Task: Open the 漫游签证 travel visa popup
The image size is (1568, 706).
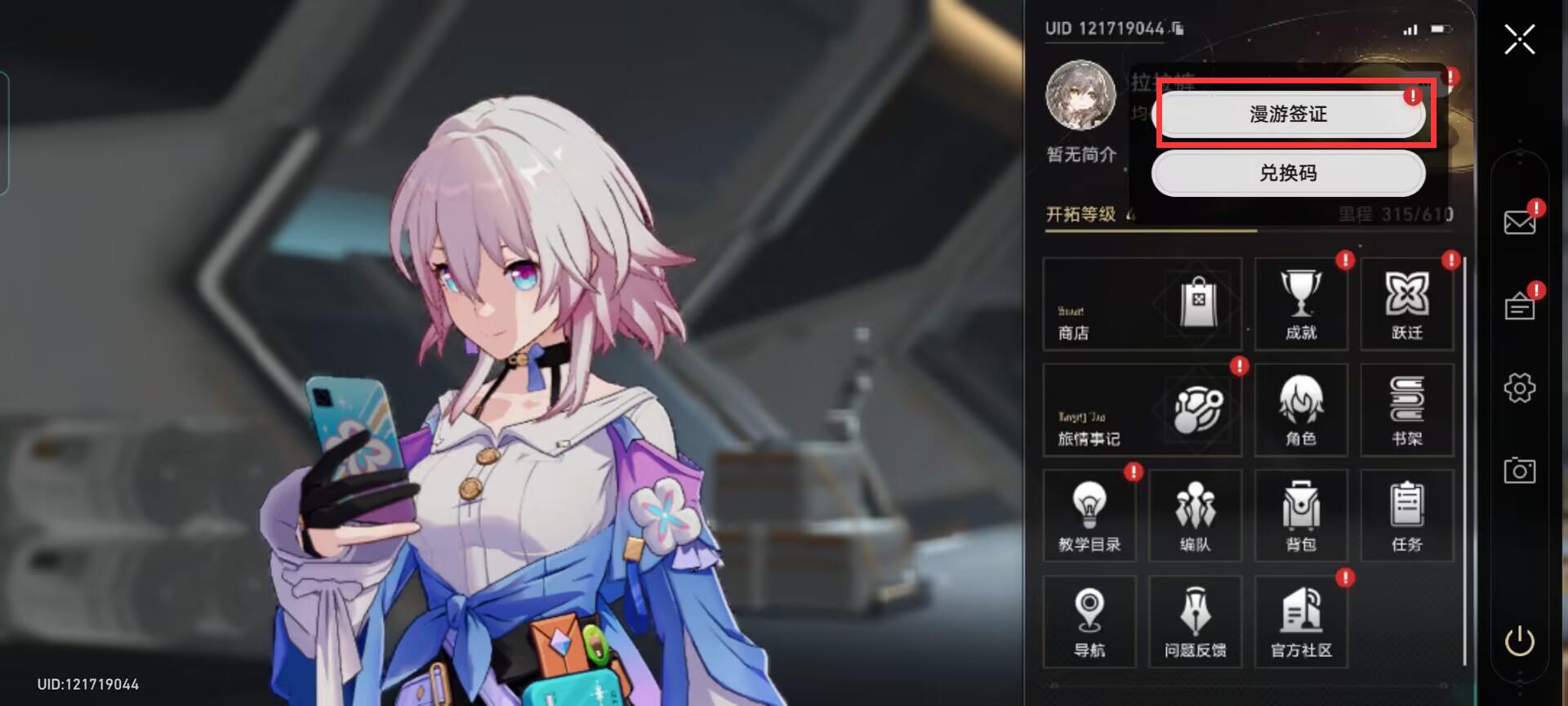Action: (x=1288, y=114)
